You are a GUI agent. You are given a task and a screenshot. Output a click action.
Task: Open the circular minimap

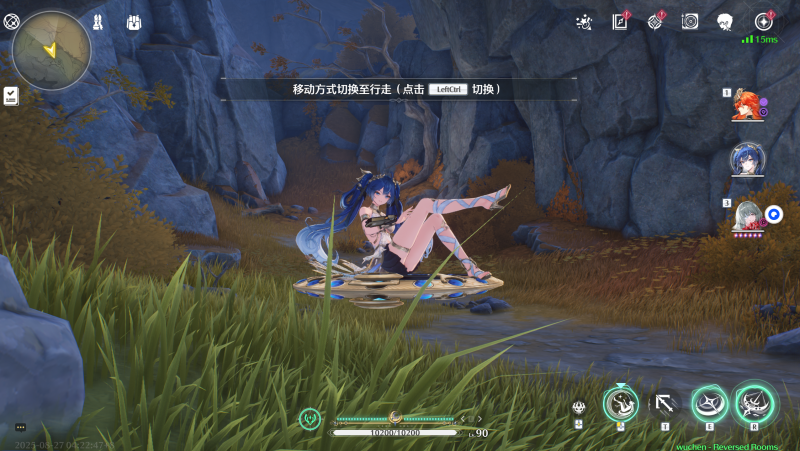(x=51, y=50)
